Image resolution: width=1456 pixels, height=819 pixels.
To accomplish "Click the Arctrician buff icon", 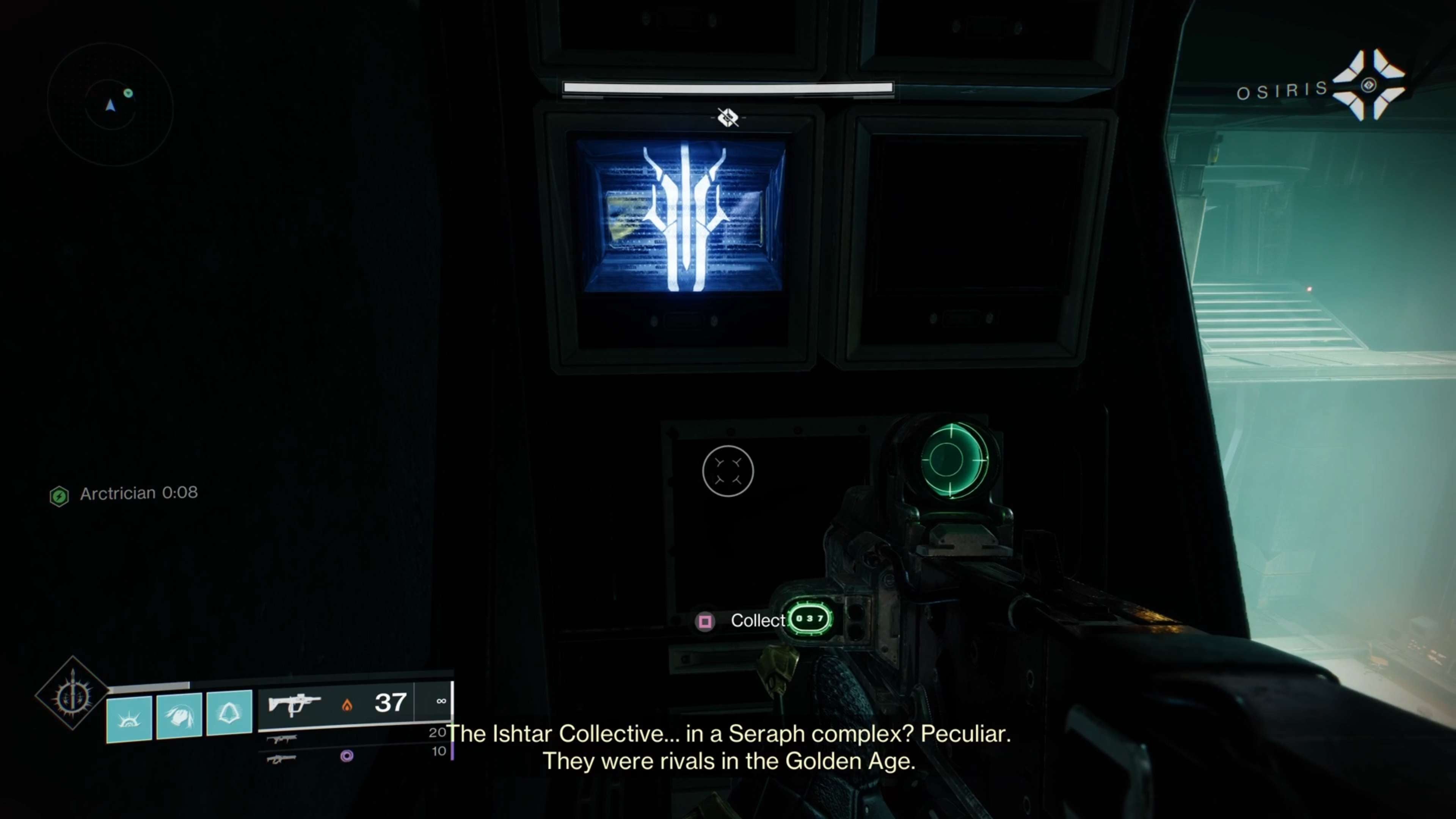I will coord(60,496).
